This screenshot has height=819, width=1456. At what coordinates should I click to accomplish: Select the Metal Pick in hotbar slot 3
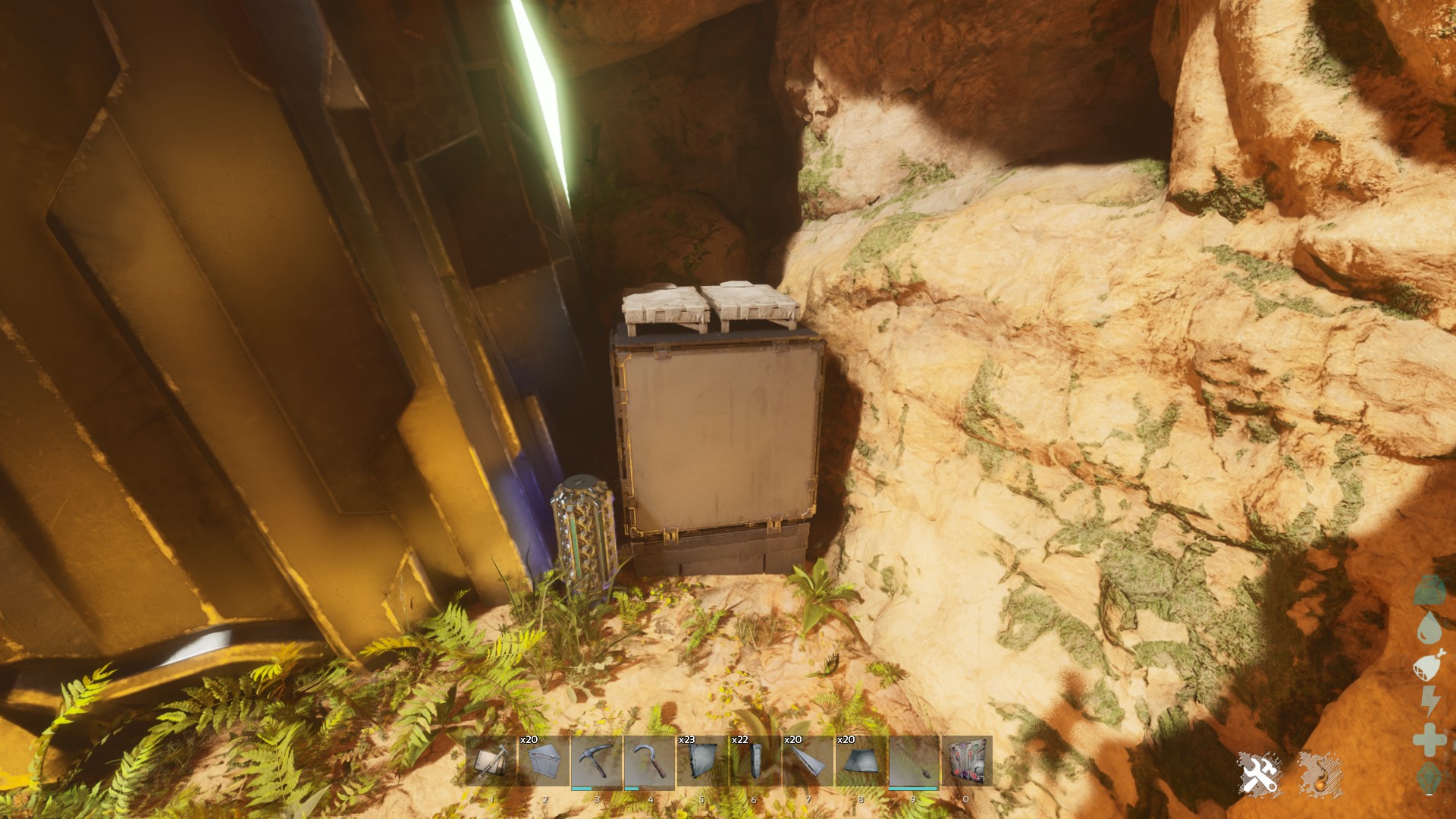coord(596,761)
